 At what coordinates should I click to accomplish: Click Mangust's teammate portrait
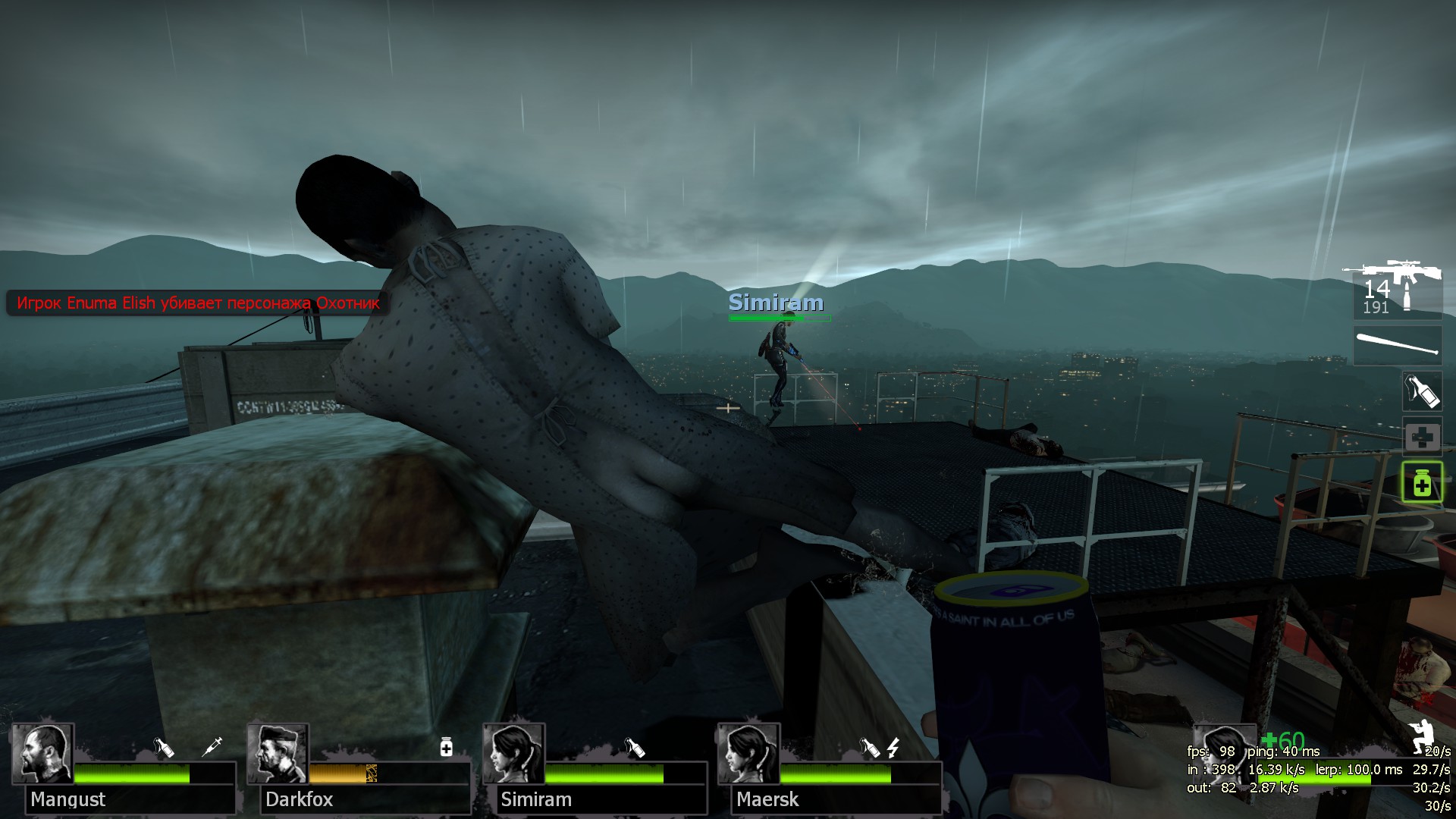tap(42, 754)
